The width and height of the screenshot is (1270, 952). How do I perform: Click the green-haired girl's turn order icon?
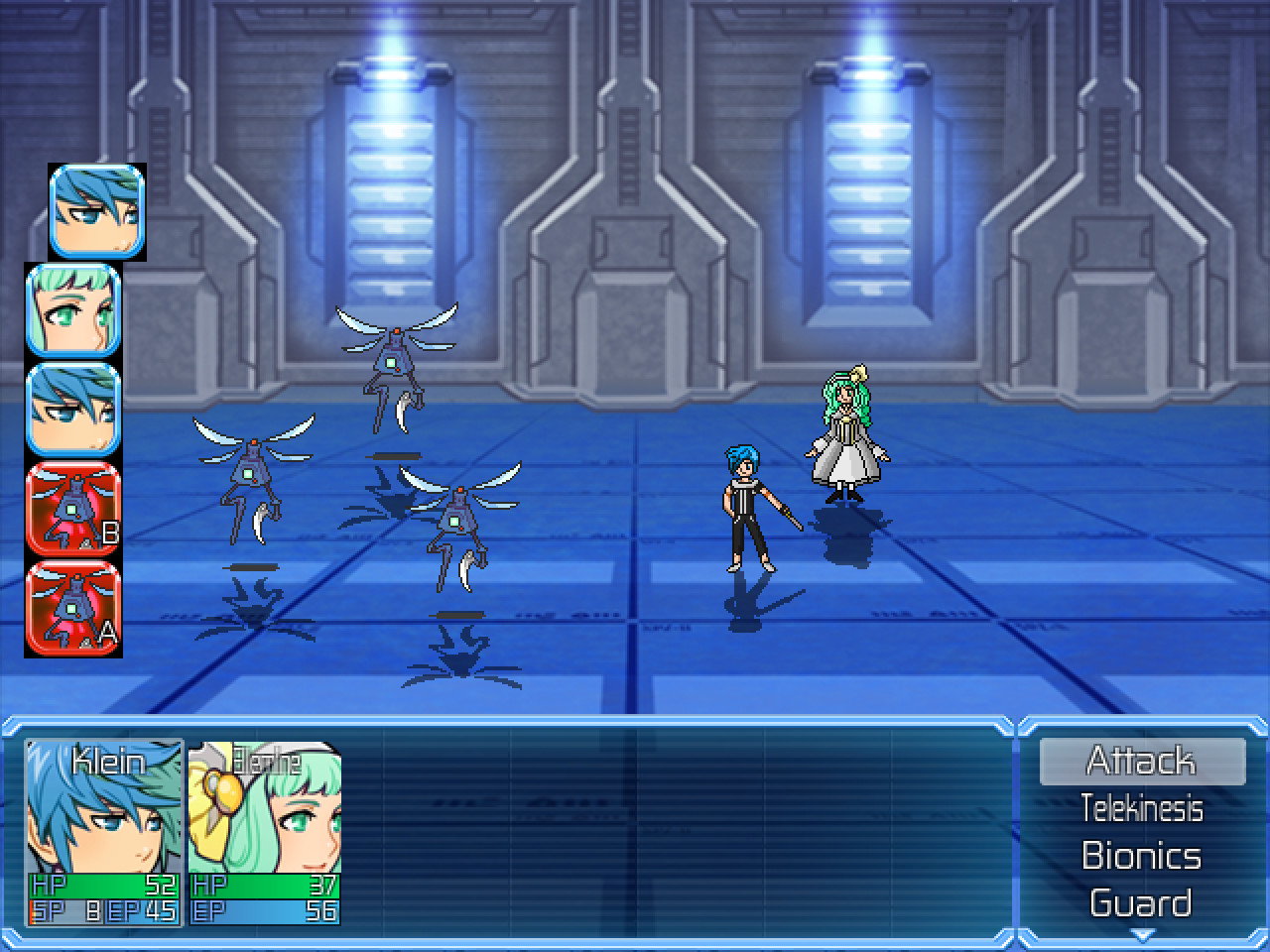point(73,310)
